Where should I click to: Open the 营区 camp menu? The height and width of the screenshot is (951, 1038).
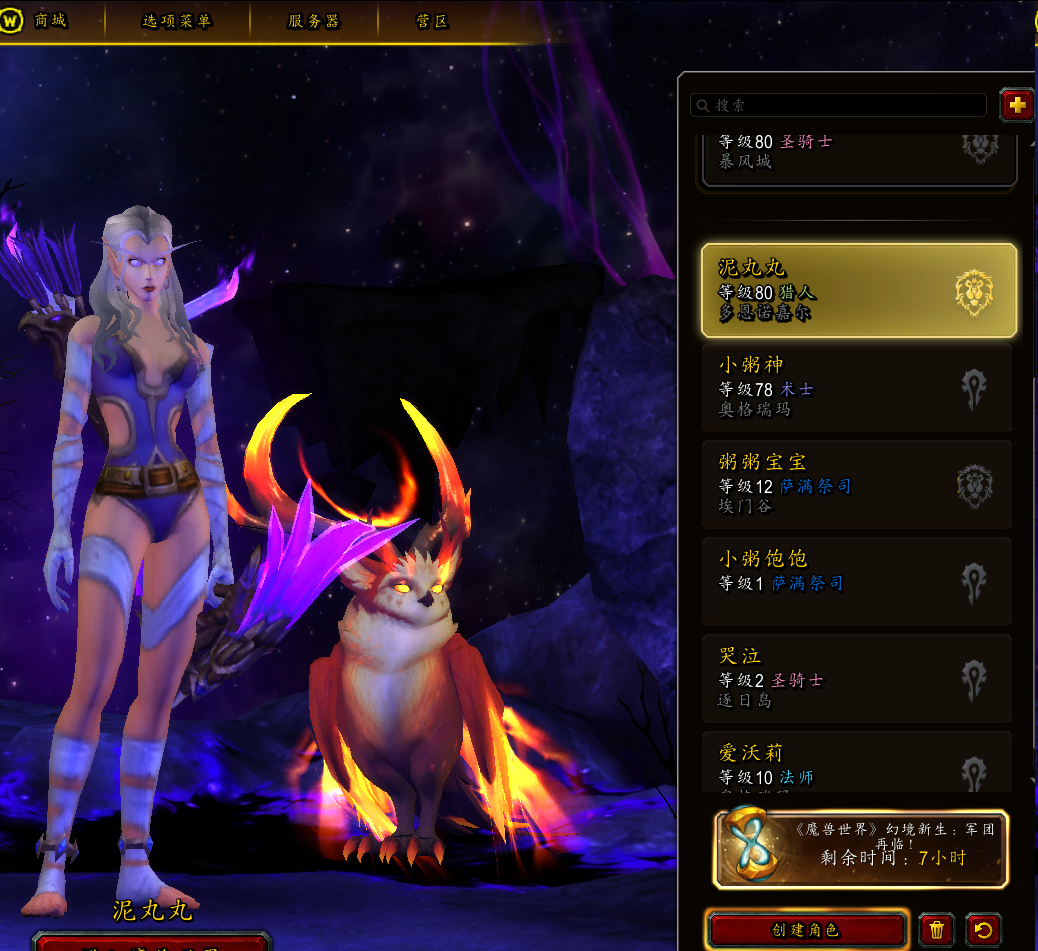432,21
